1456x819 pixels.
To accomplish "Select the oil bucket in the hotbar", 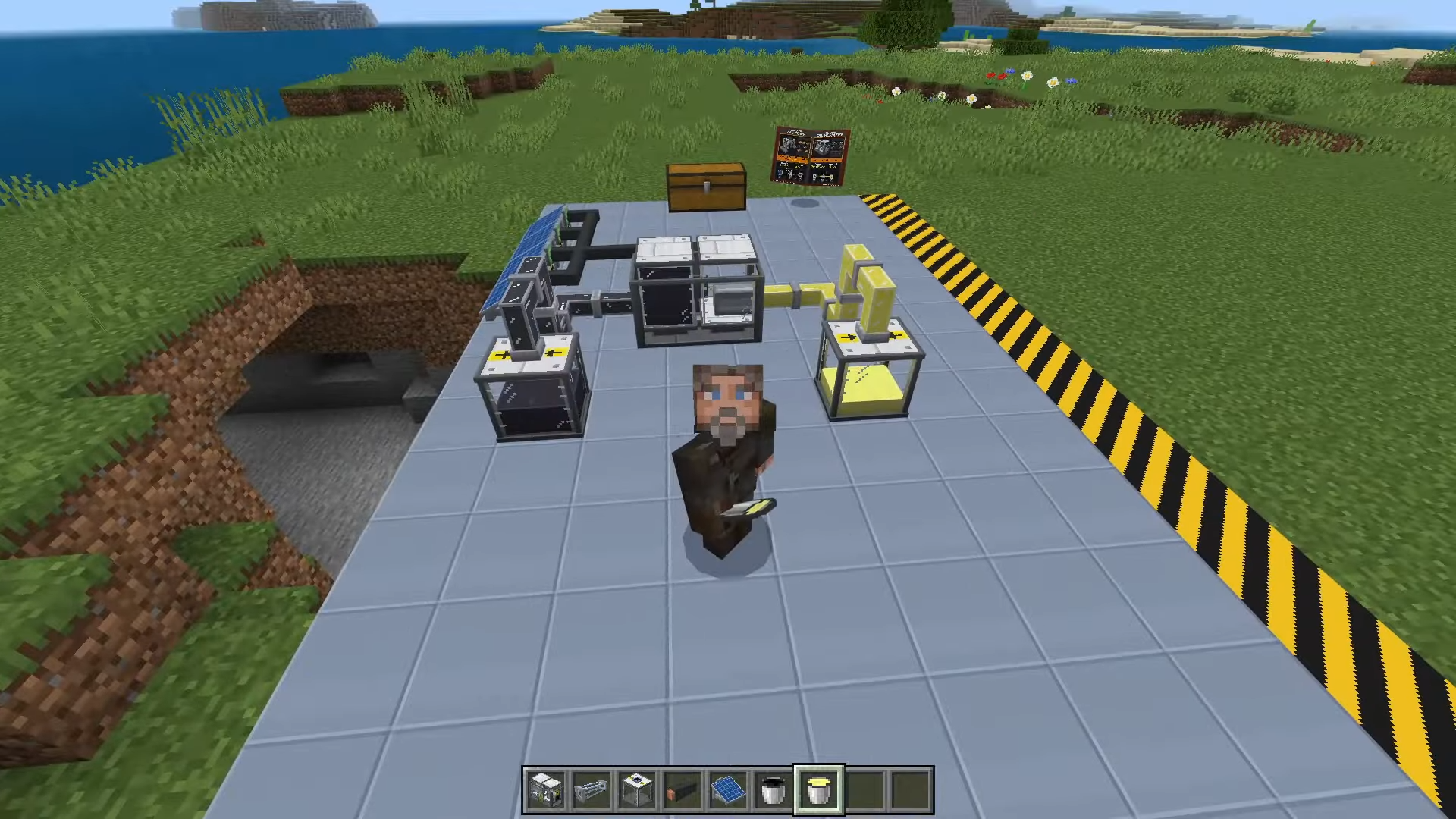I will 773,790.
